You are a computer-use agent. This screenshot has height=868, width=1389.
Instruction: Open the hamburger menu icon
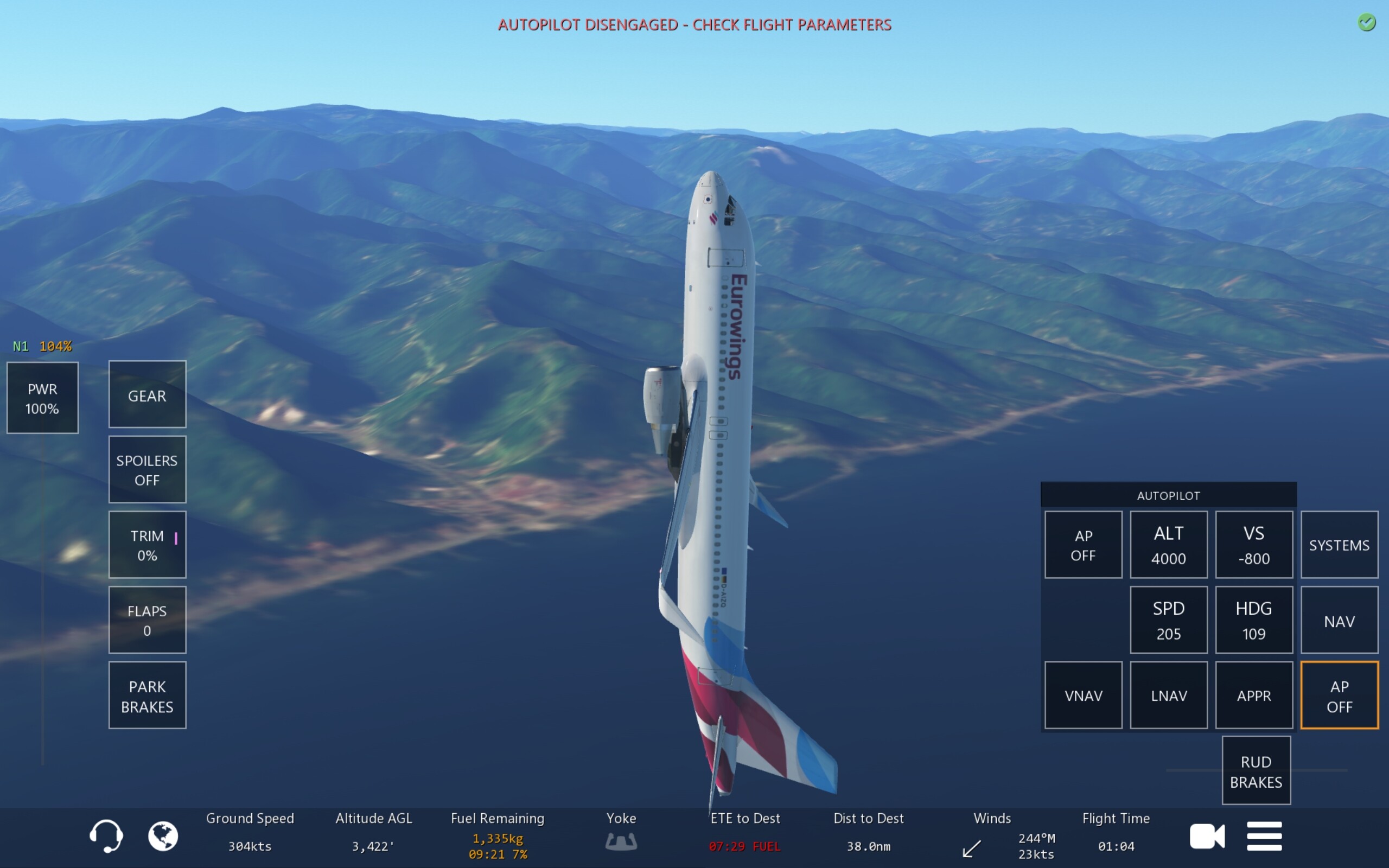(1264, 836)
